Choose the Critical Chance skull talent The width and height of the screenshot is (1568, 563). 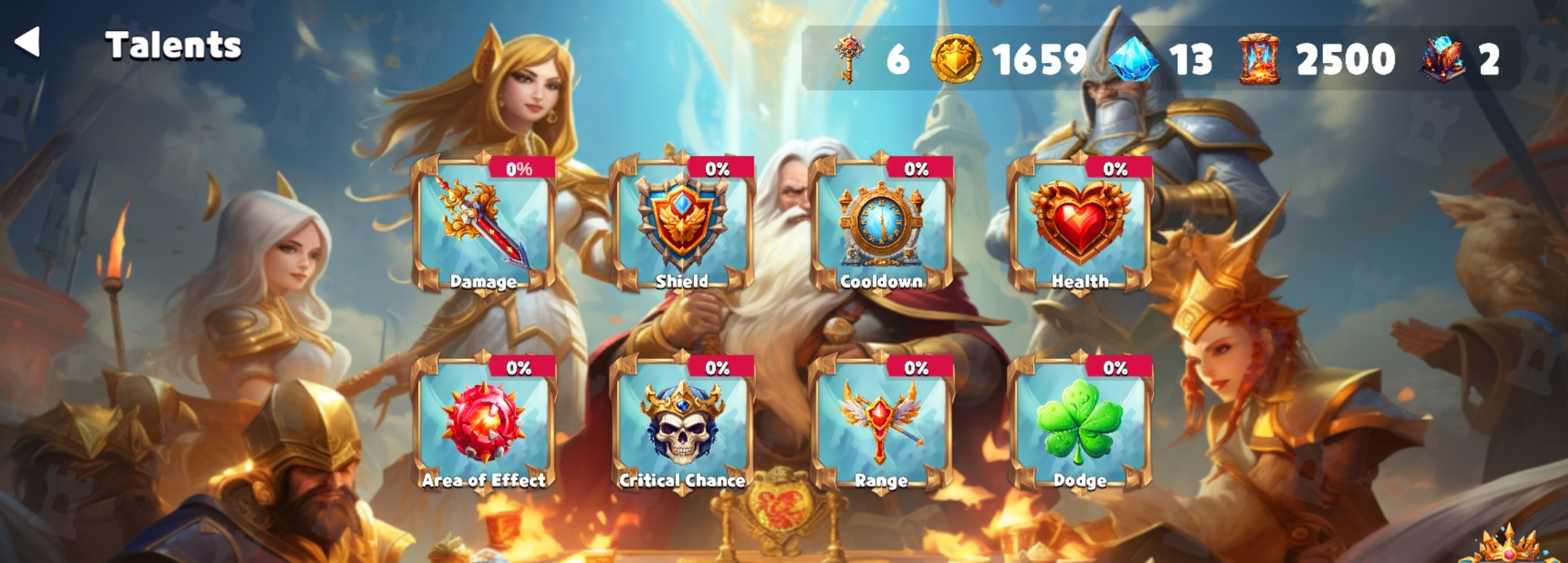coord(682,423)
